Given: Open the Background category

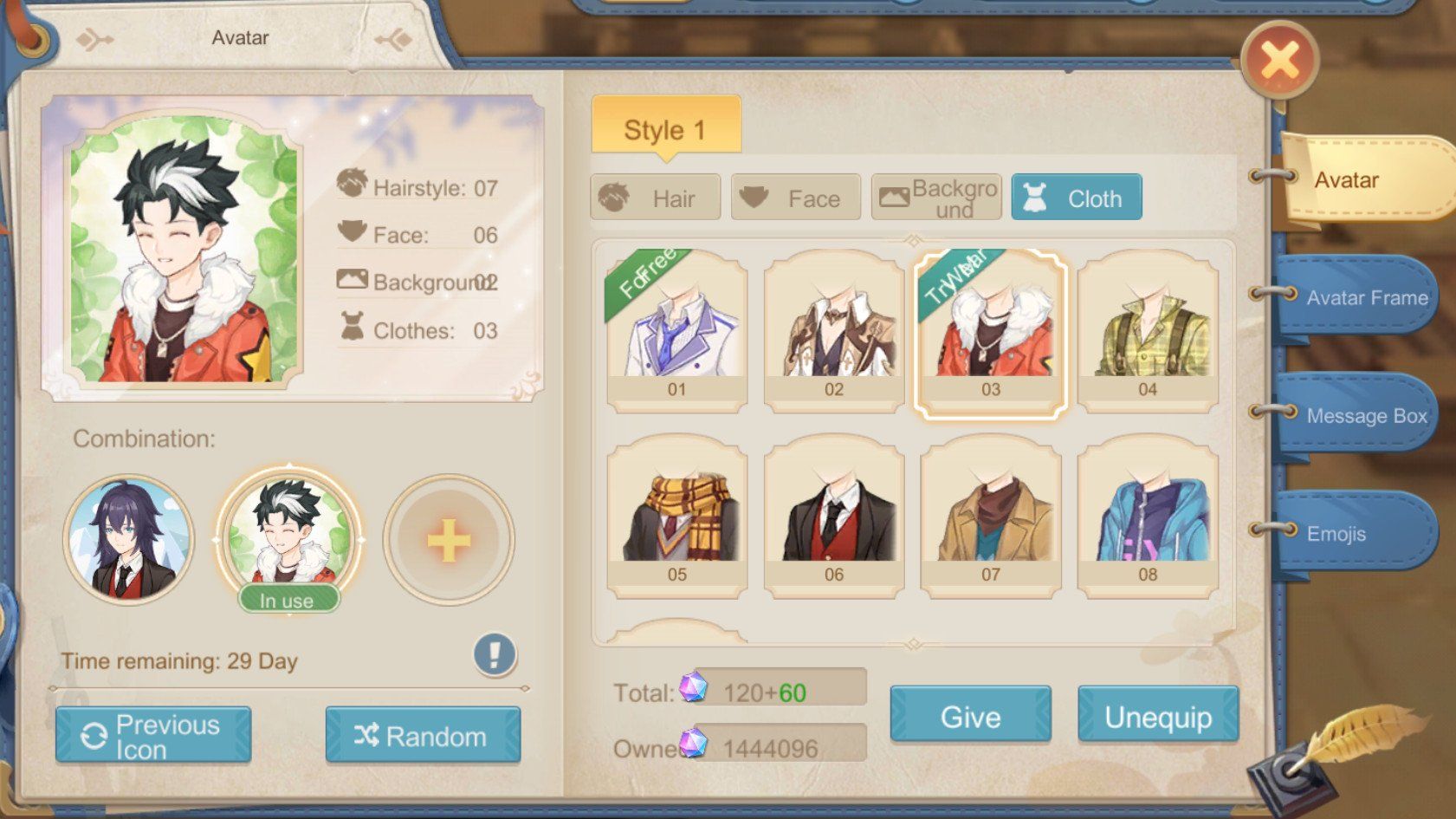Looking at the screenshot, I should (x=936, y=198).
